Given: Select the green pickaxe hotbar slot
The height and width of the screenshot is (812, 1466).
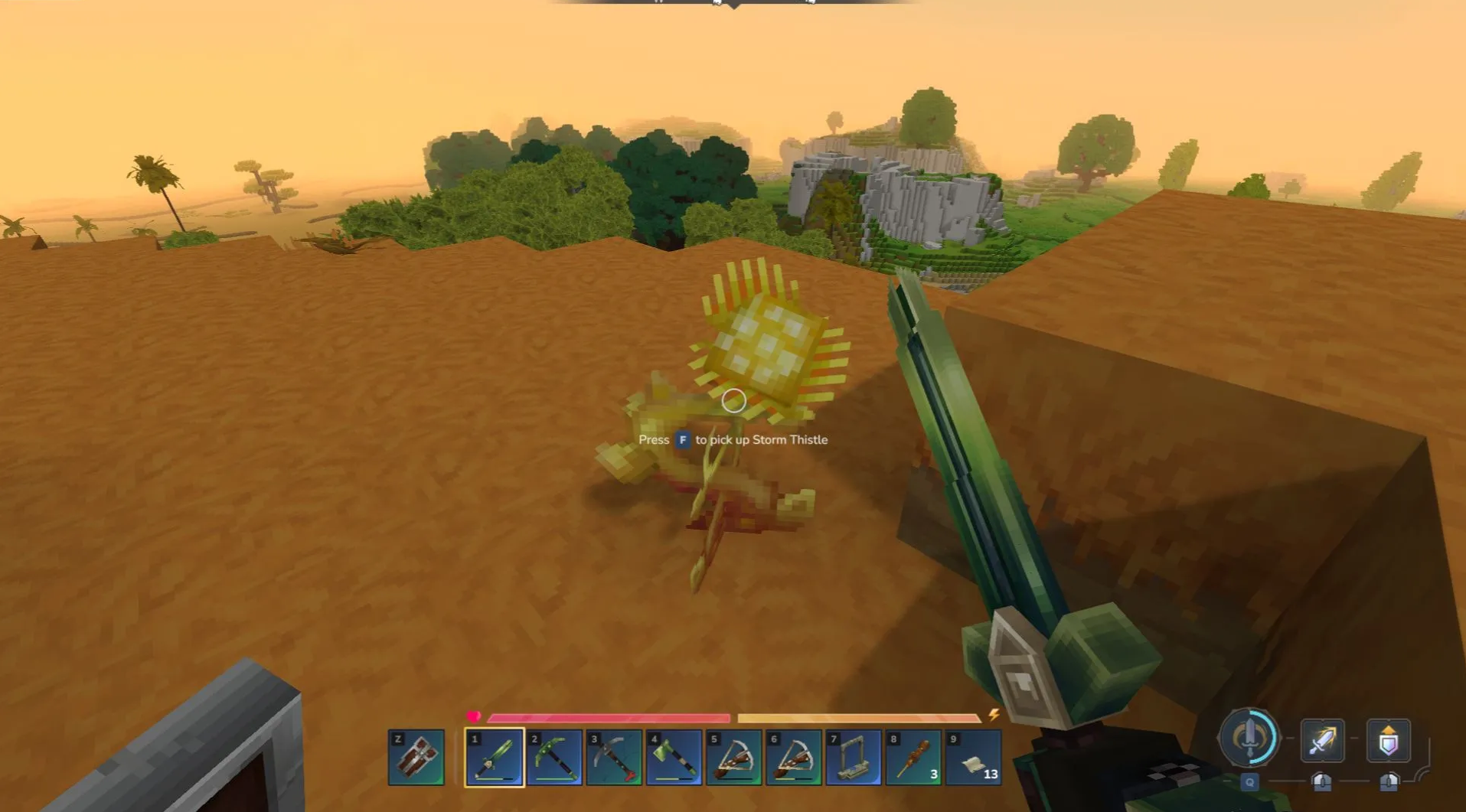Looking at the screenshot, I should [x=554, y=757].
